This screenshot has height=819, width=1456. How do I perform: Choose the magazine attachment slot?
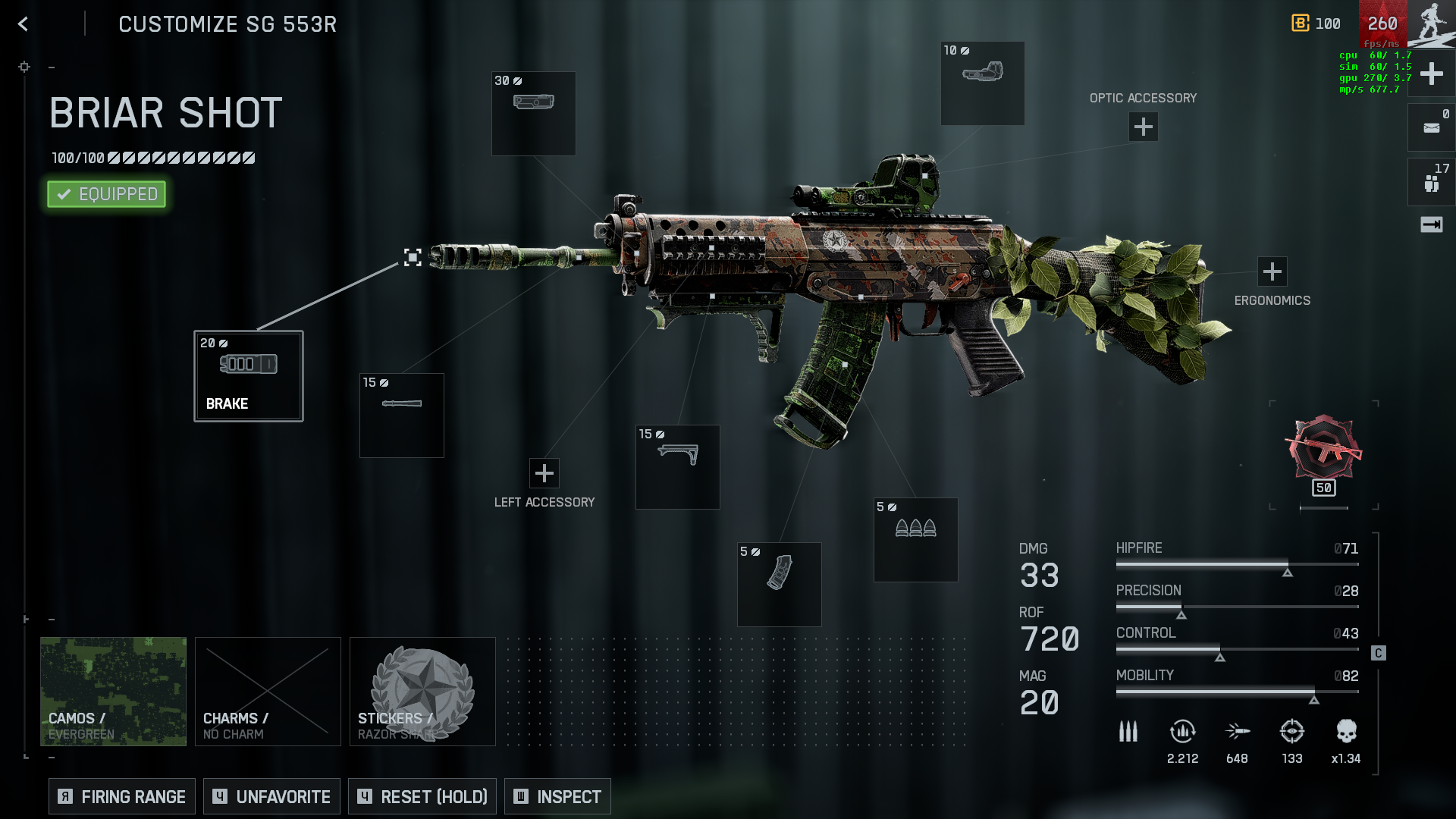779,584
